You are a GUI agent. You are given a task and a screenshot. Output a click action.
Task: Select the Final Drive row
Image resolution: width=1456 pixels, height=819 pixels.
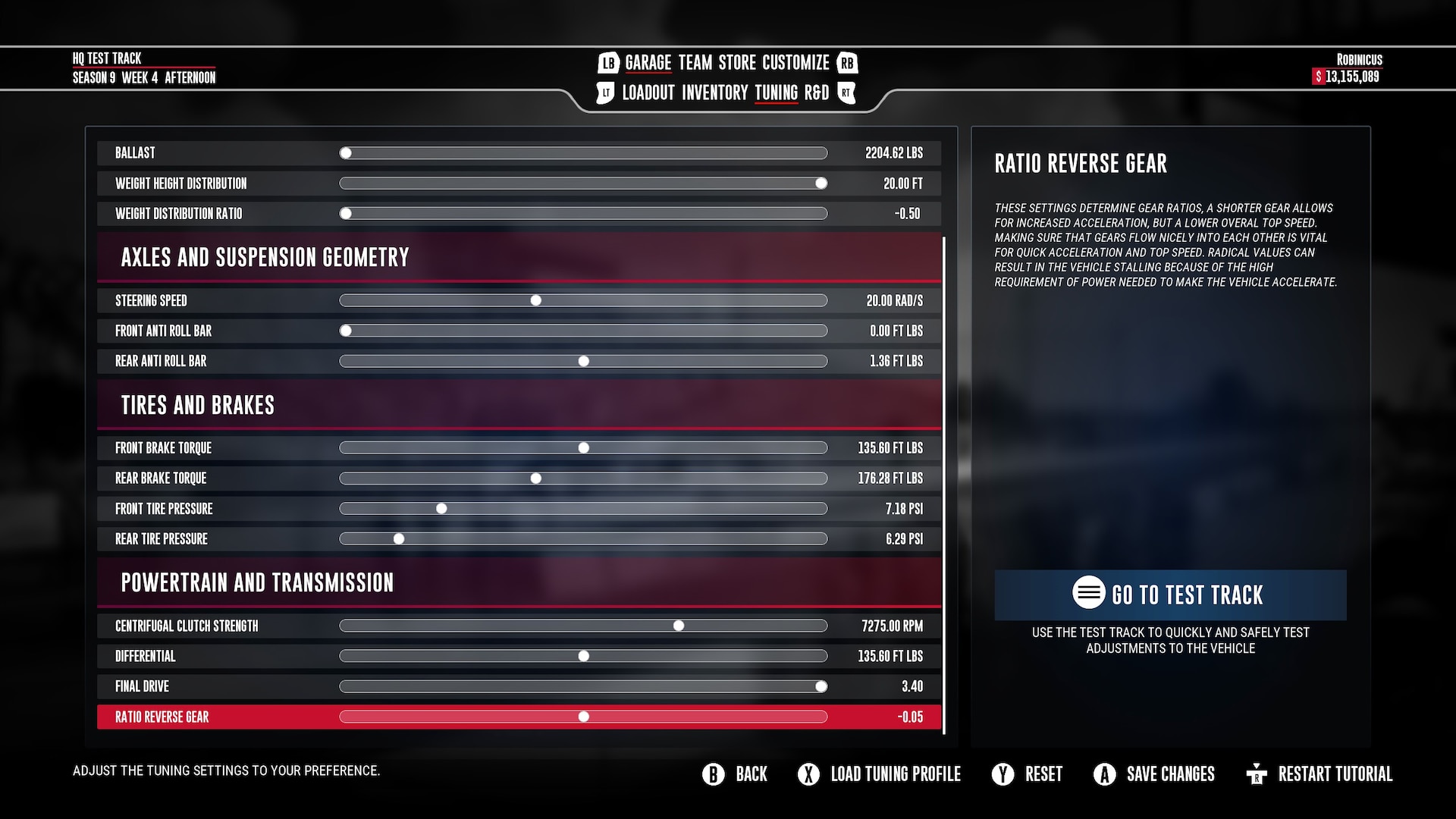click(x=142, y=687)
